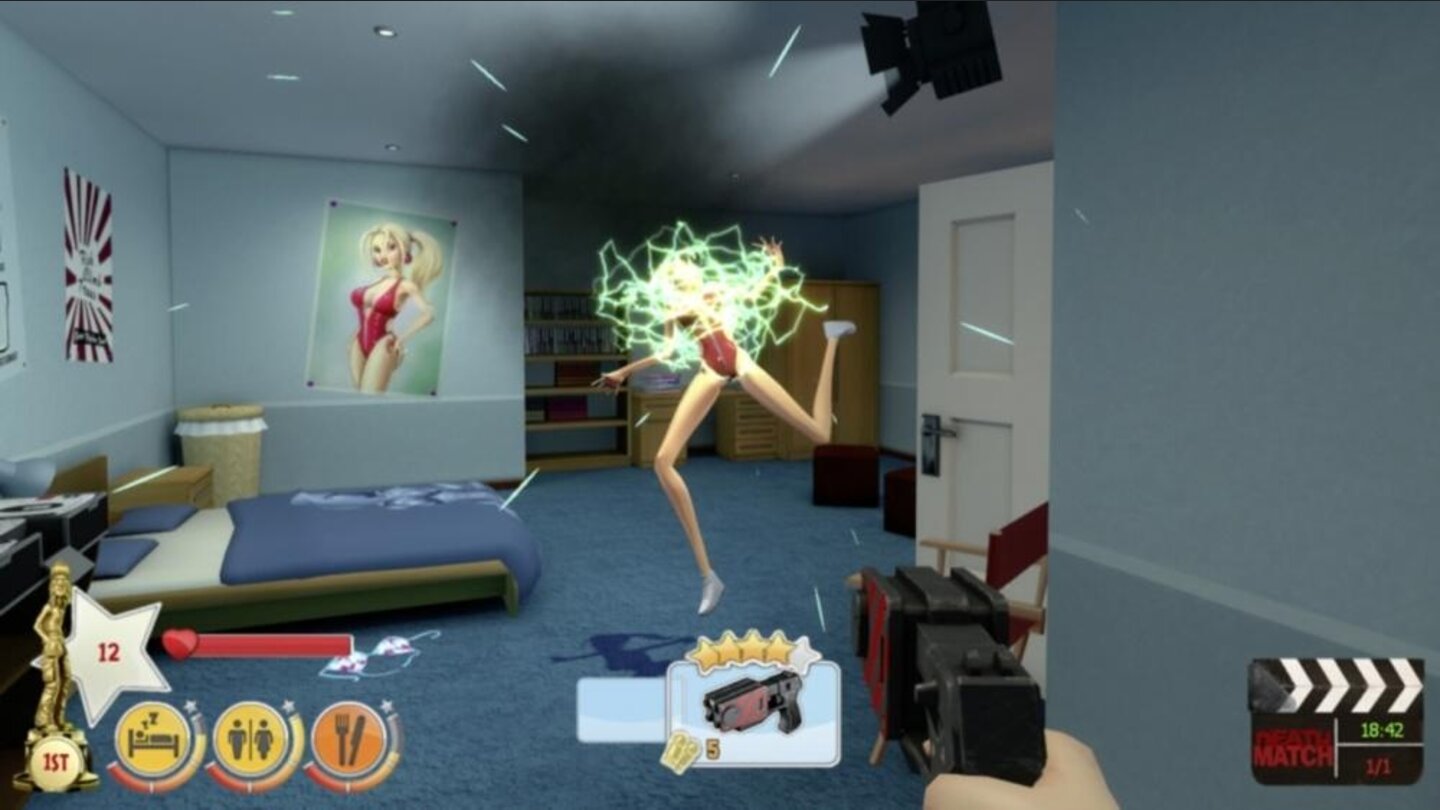Click the match timer showing 18:42

click(1383, 729)
